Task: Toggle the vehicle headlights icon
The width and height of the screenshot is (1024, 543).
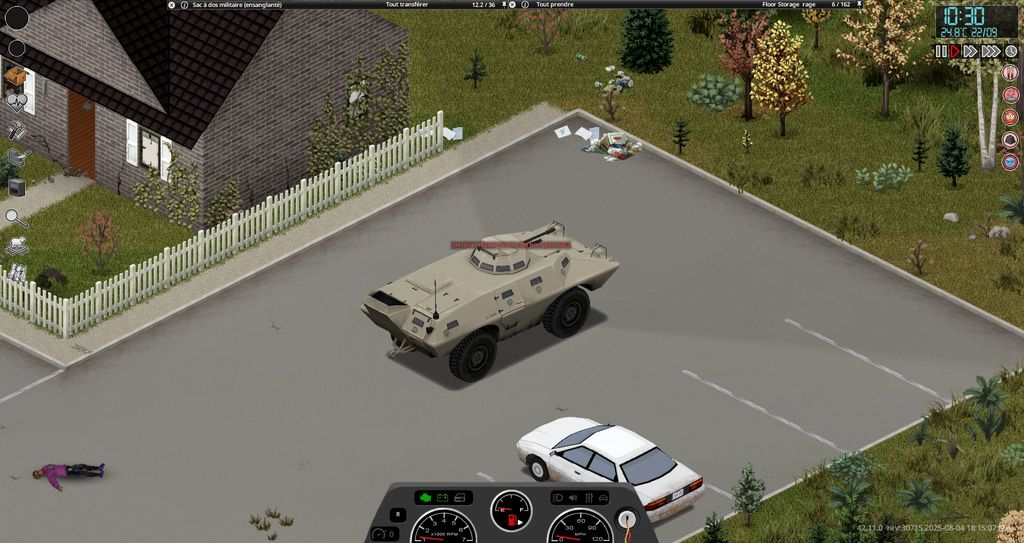Action: (558, 497)
